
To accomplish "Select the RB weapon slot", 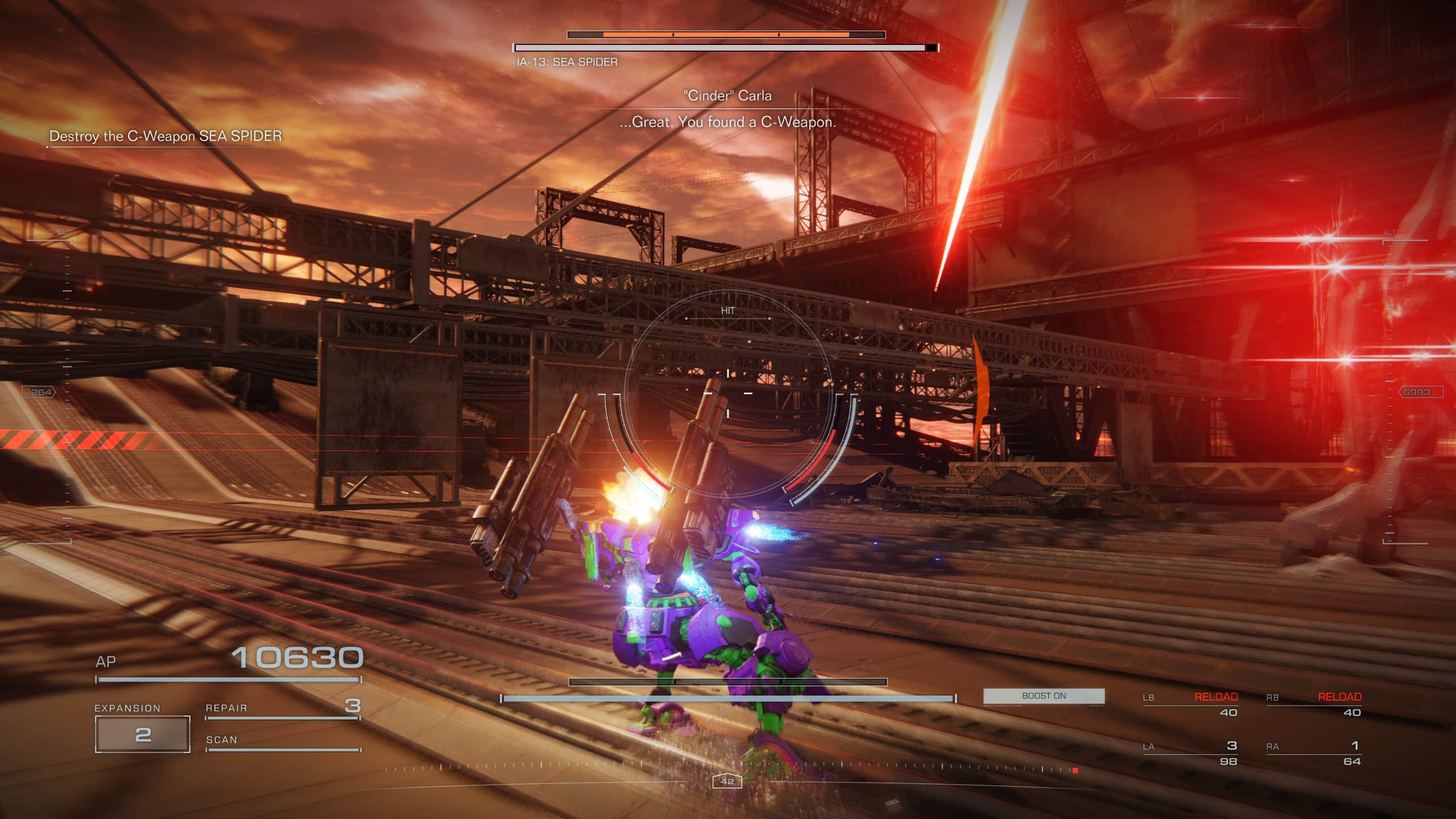I will click(1313, 705).
